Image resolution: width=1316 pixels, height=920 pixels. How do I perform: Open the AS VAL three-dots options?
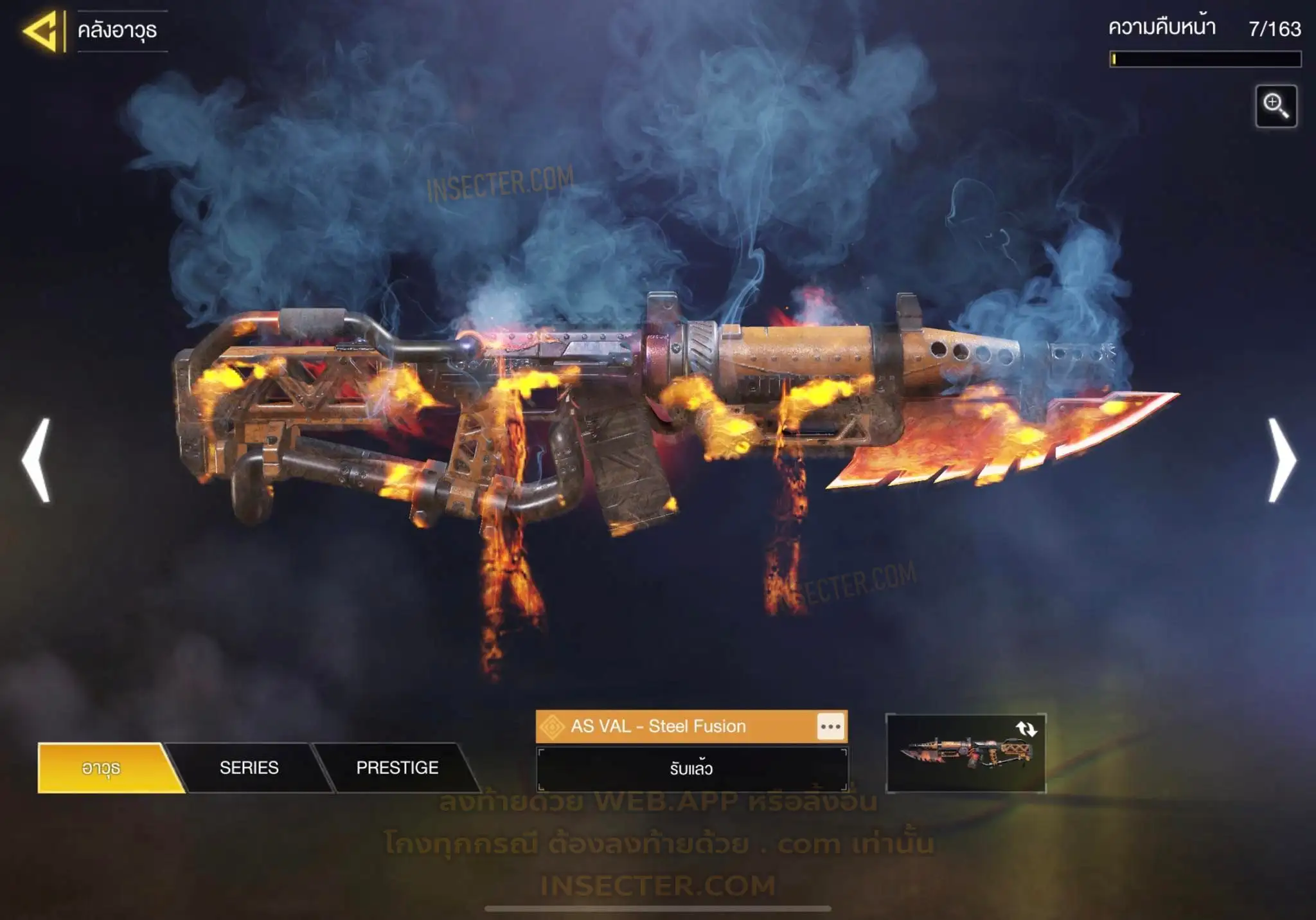[830, 727]
